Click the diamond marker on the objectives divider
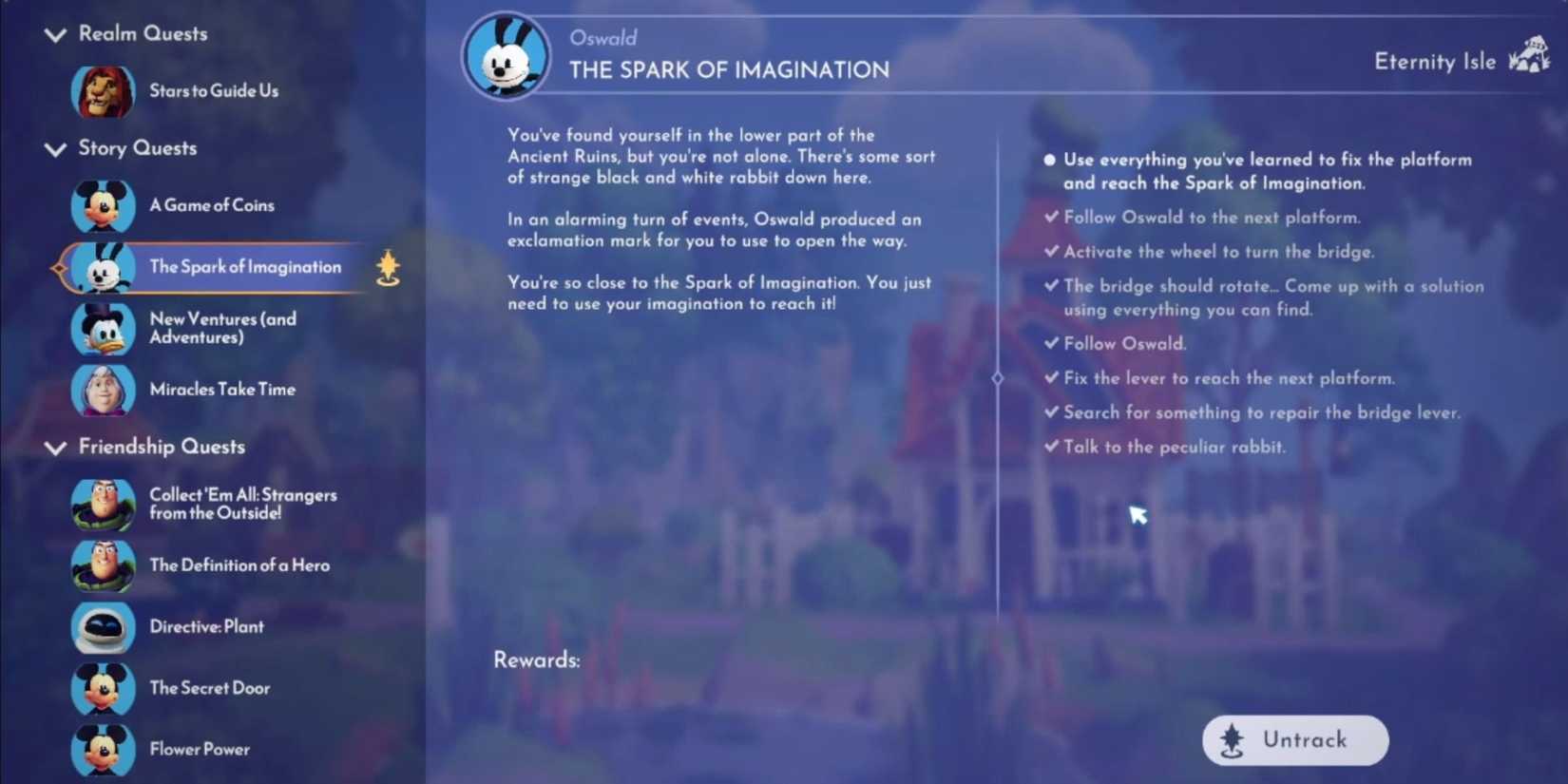This screenshot has height=784, width=1568. [998, 377]
